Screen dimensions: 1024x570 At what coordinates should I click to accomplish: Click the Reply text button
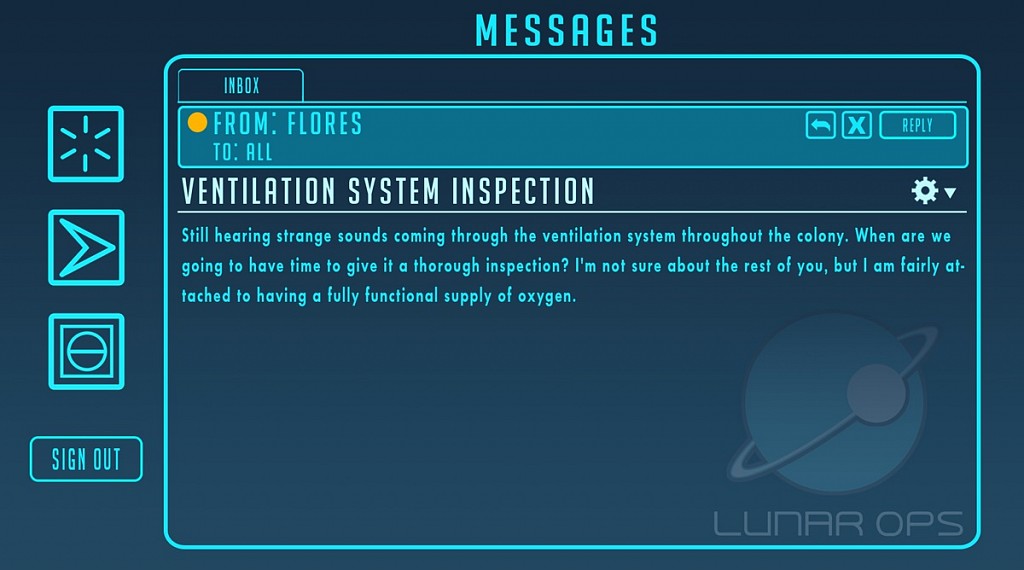point(917,125)
